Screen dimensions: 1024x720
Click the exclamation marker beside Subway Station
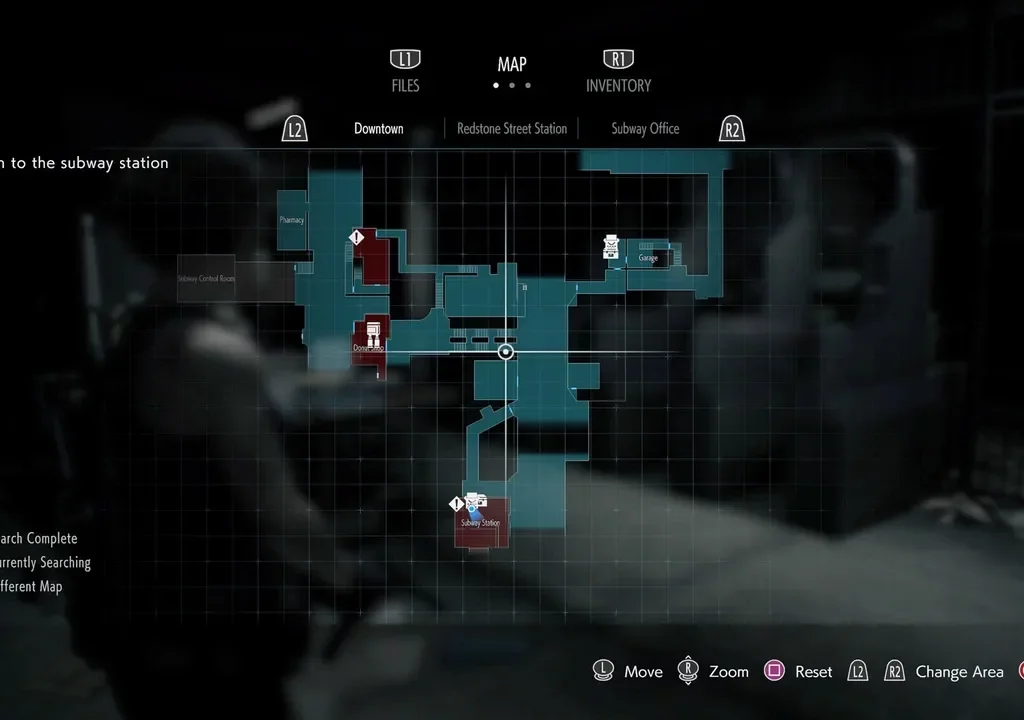457,505
